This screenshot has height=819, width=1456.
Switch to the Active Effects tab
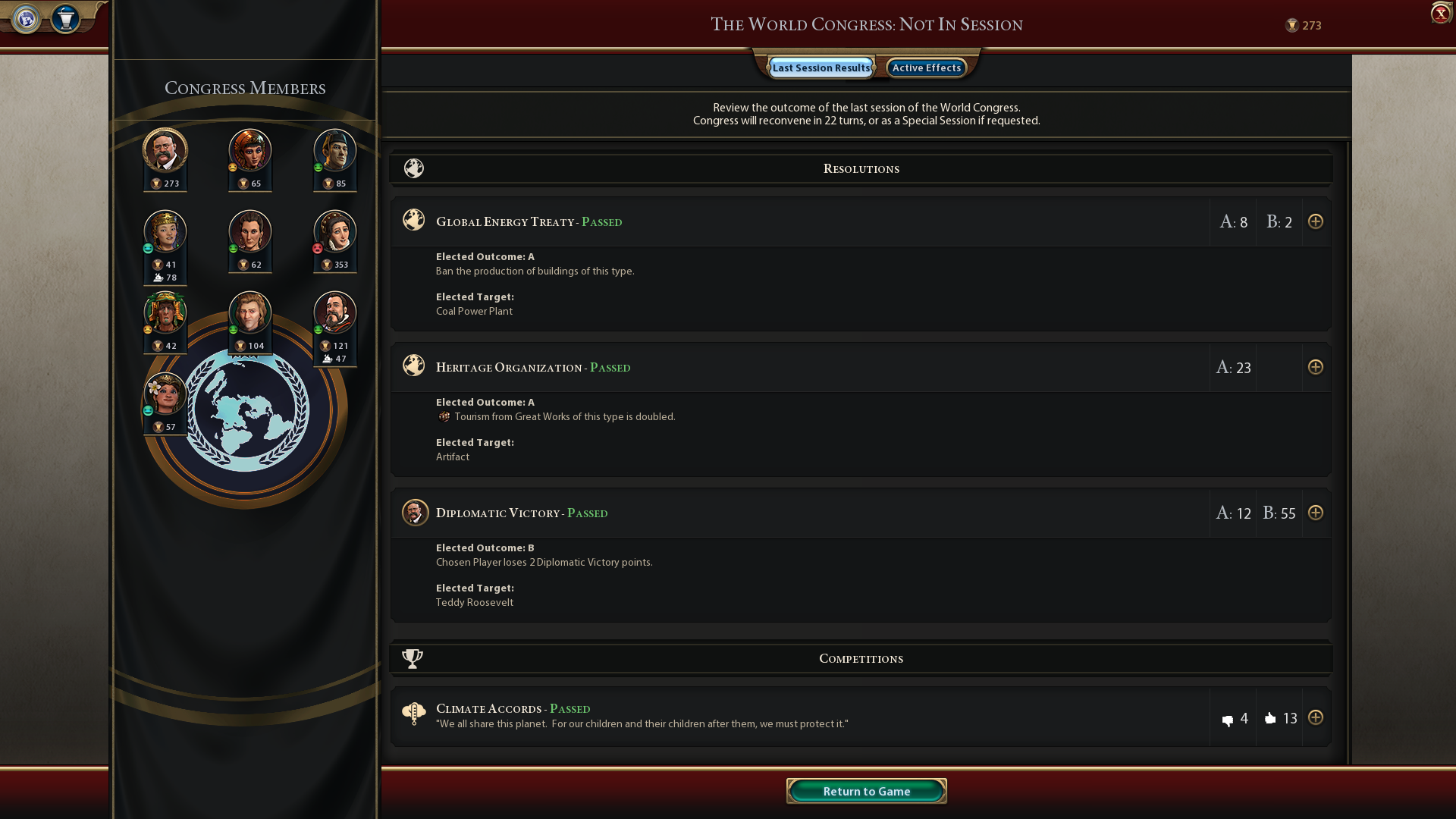[x=926, y=67]
